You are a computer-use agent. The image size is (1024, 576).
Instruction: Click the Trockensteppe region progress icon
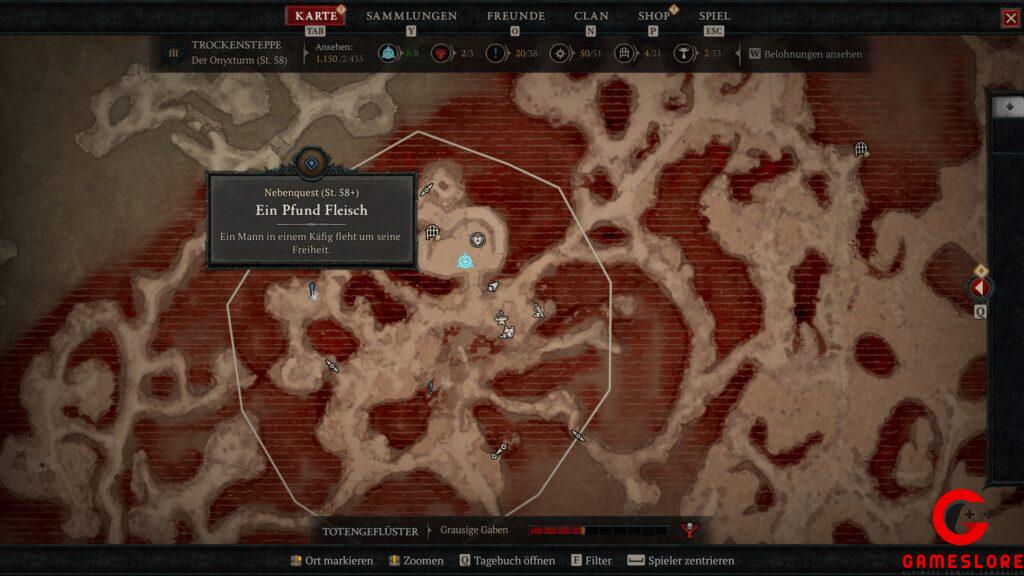pos(173,53)
